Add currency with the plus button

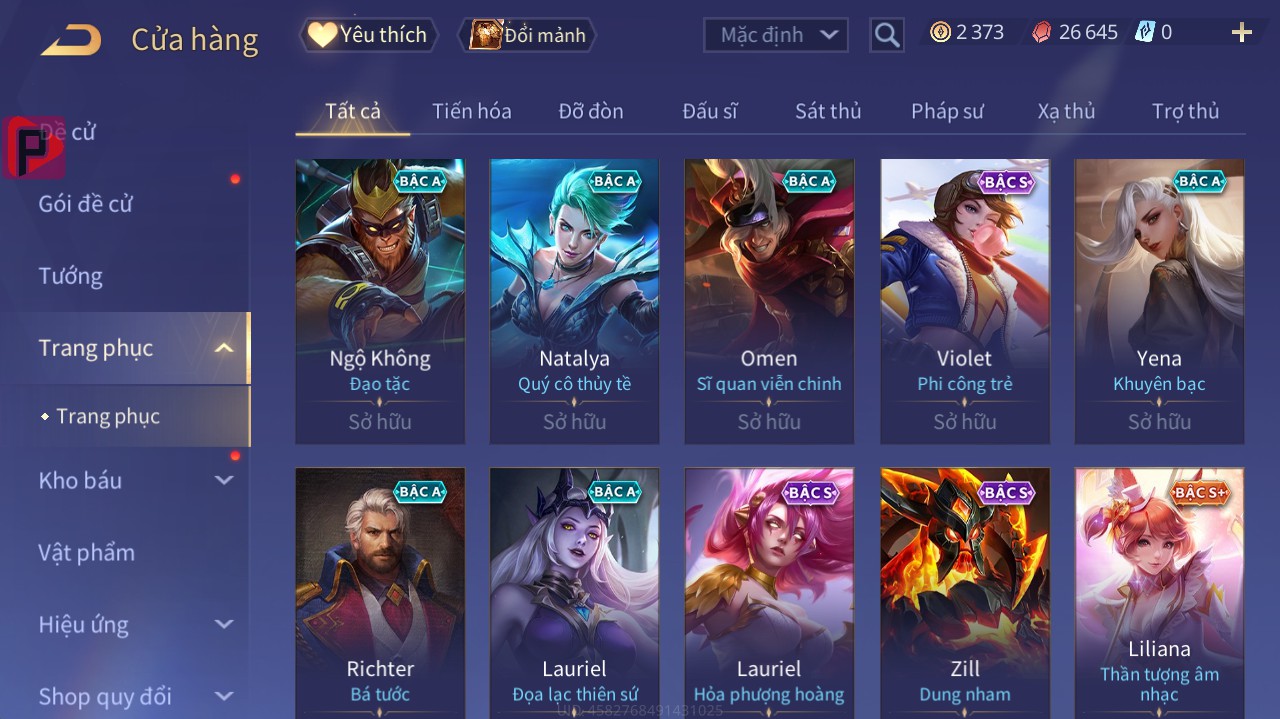coord(1241,33)
